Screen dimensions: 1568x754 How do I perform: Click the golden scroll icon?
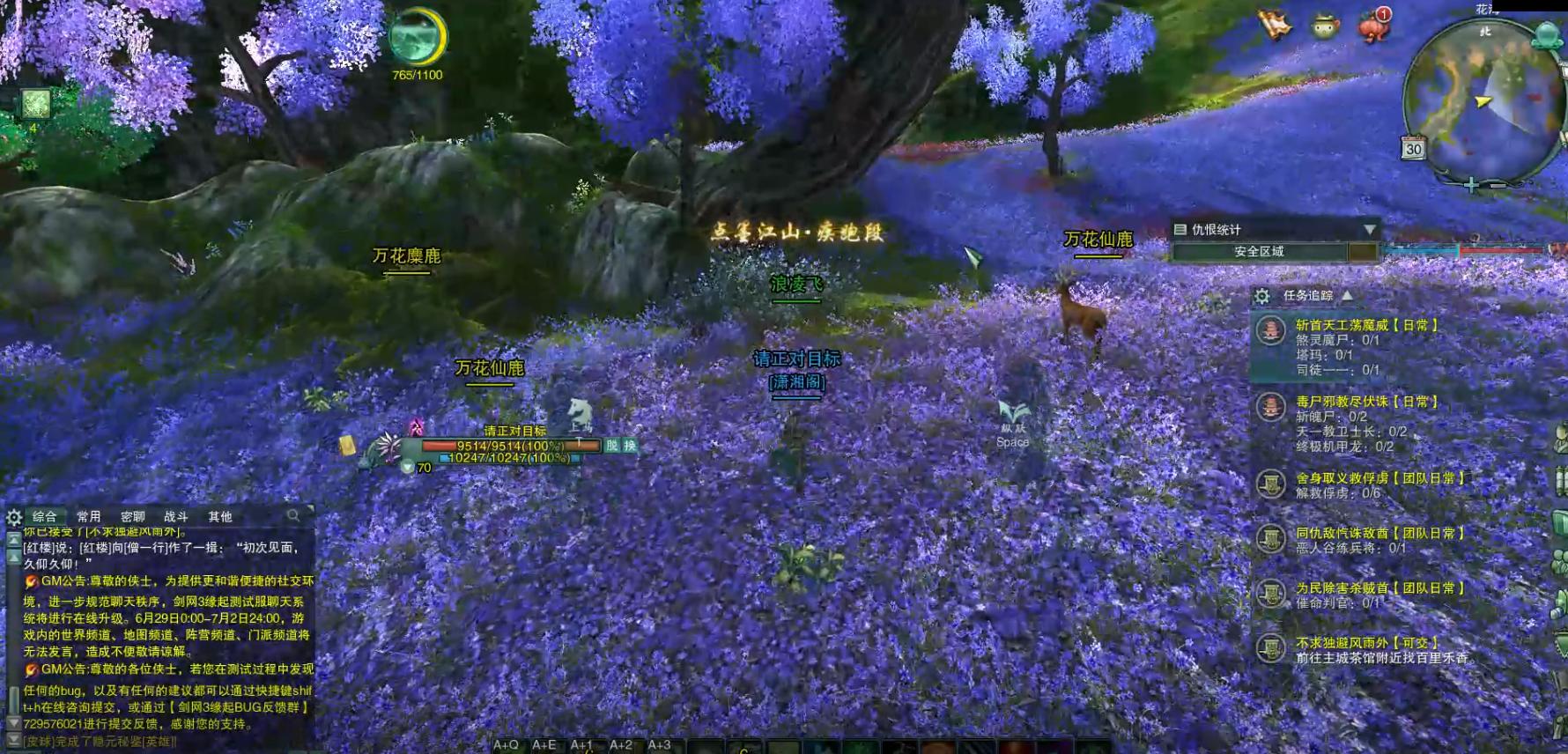point(1275,25)
